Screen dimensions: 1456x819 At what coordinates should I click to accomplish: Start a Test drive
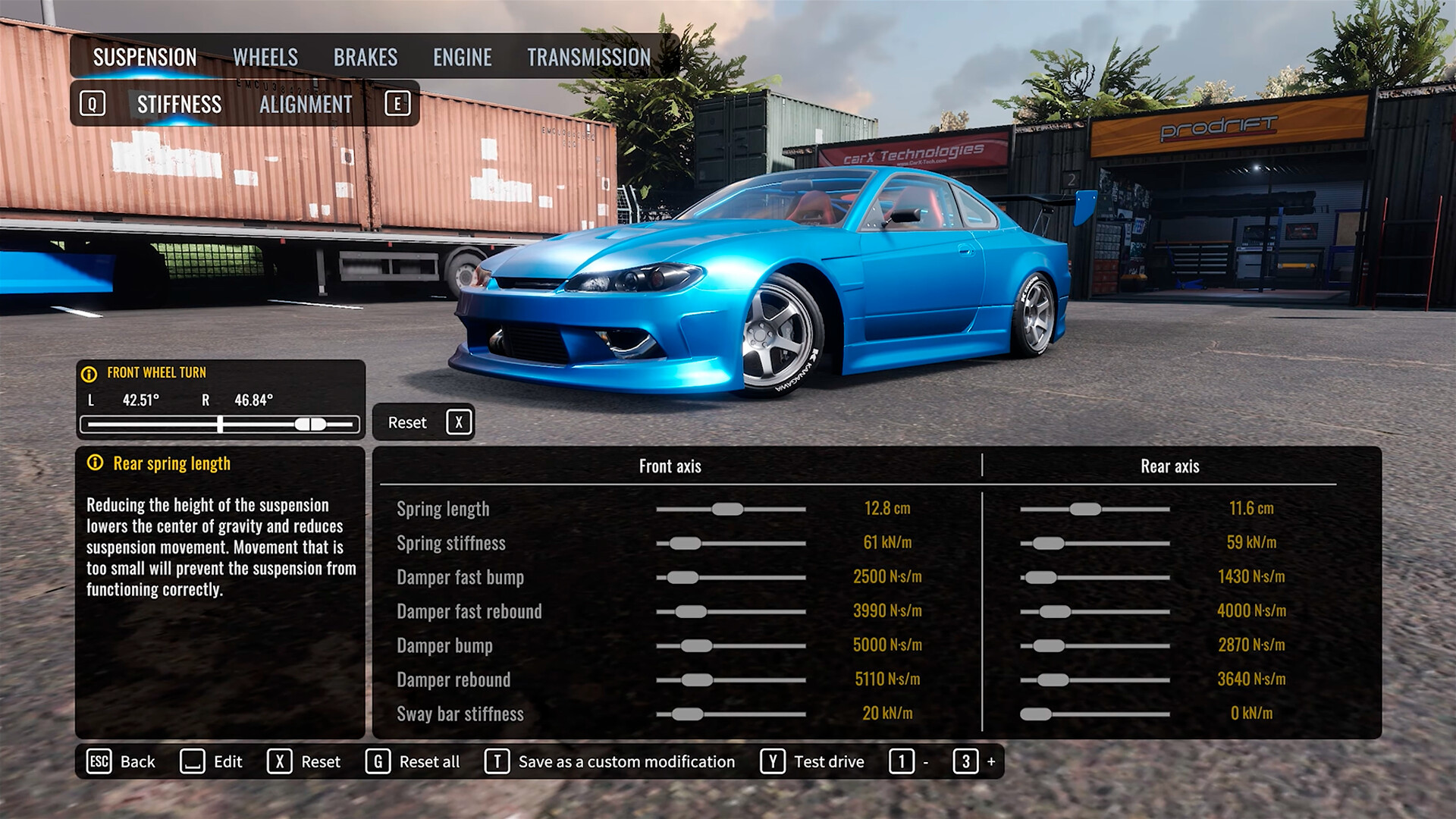pos(813,761)
